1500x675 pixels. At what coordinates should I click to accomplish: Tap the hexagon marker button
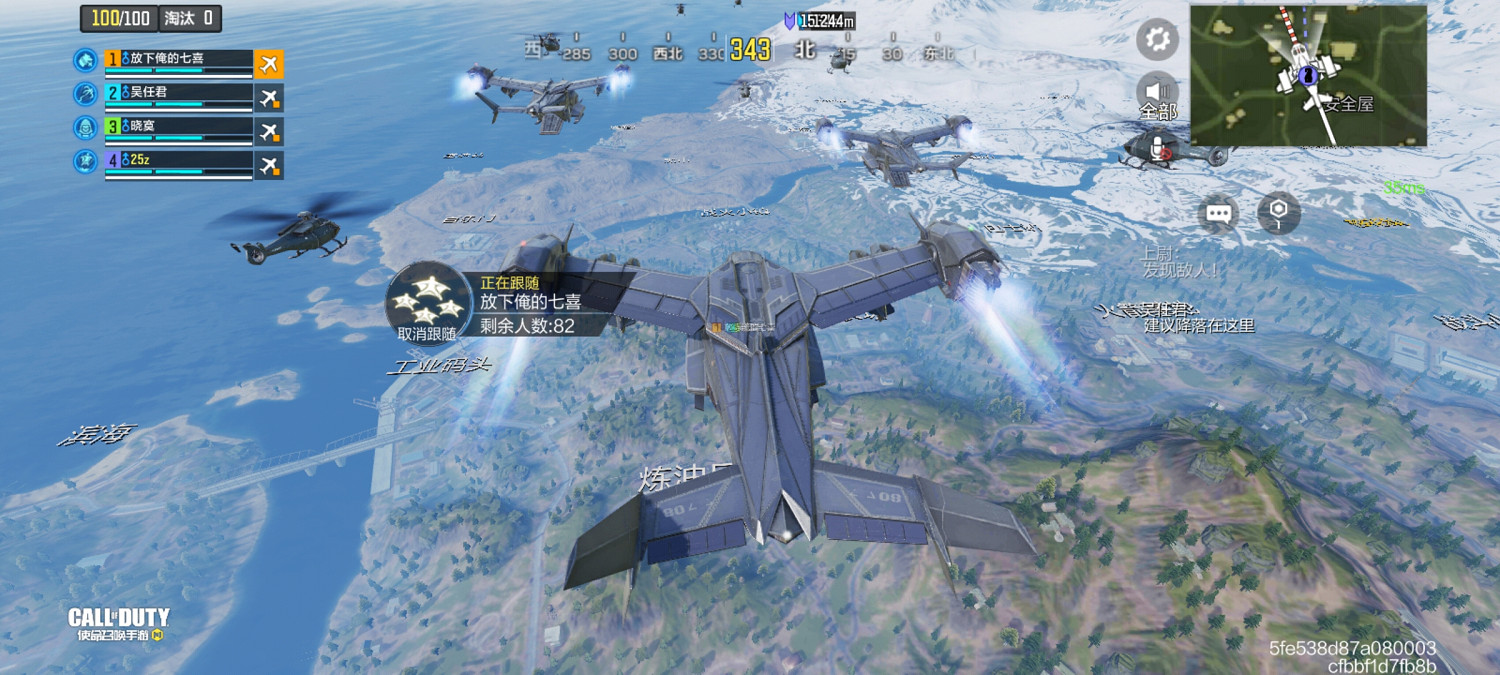click(1278, 211)
